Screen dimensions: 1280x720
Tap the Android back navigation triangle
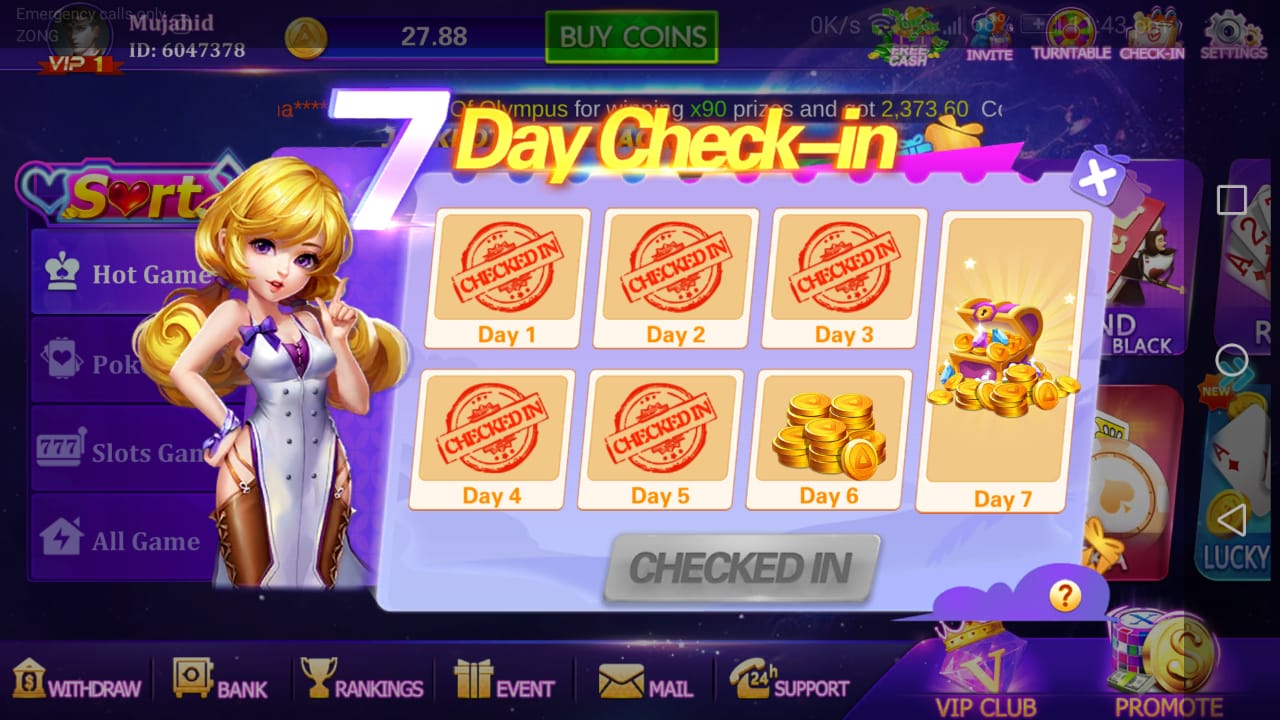click(x=1231, y=519)
